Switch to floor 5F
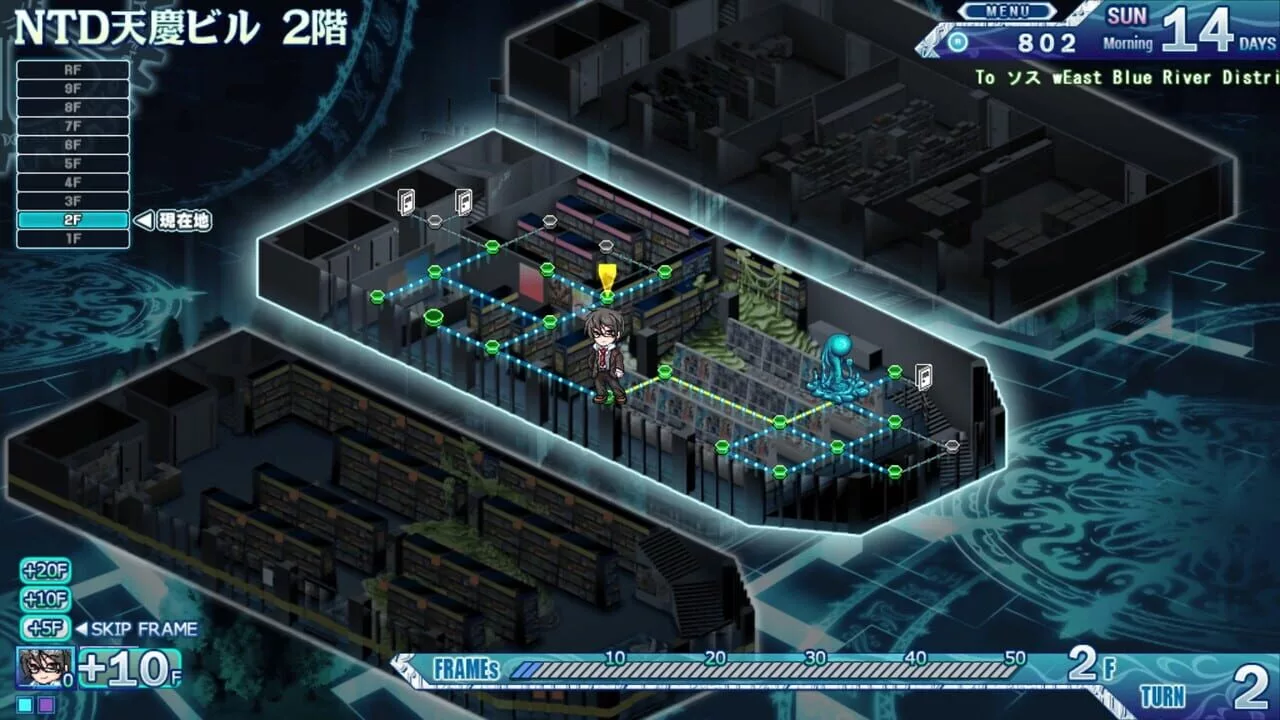Image resolution: width=1280 pixels, height=720 pixels. (x=73, y=164)
